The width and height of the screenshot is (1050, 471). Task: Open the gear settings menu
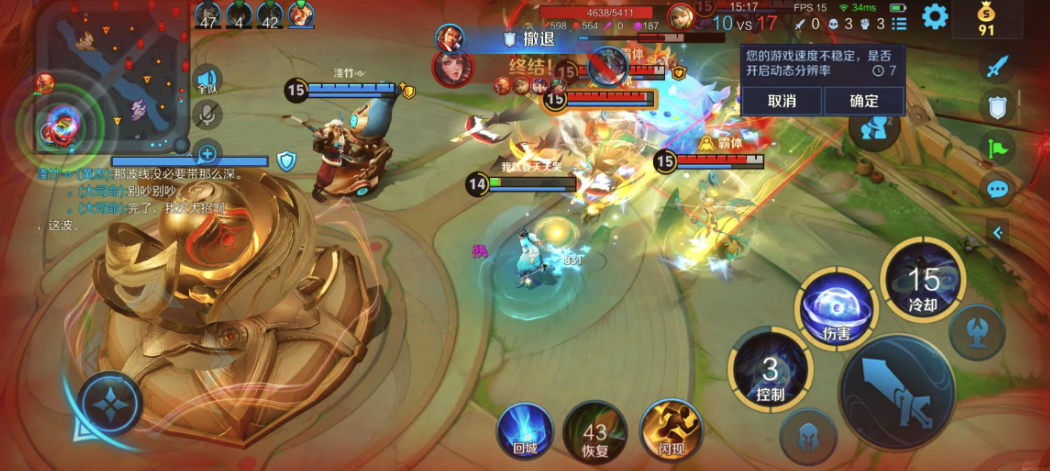click(935, 16)
